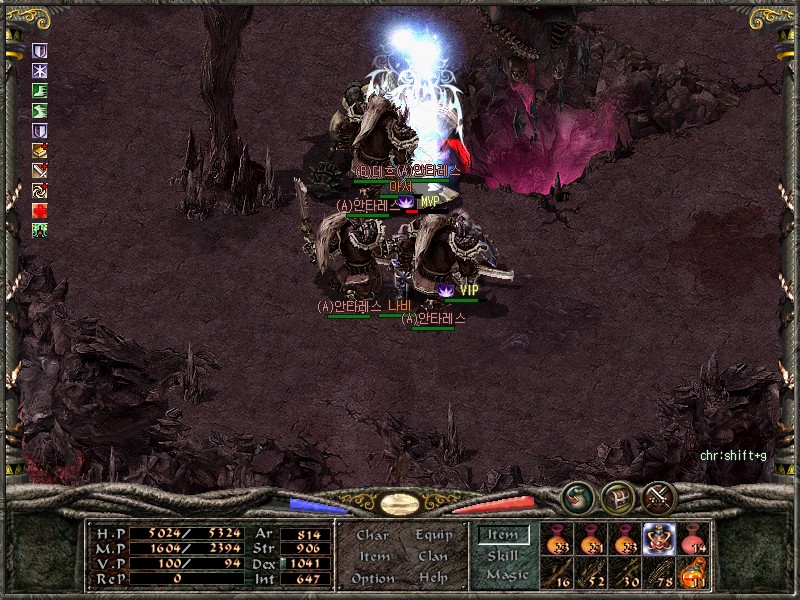This screenshot has height=600, width=800.
Task: Switch quick slots to the Skill tab
Action: tap(503, 556)
